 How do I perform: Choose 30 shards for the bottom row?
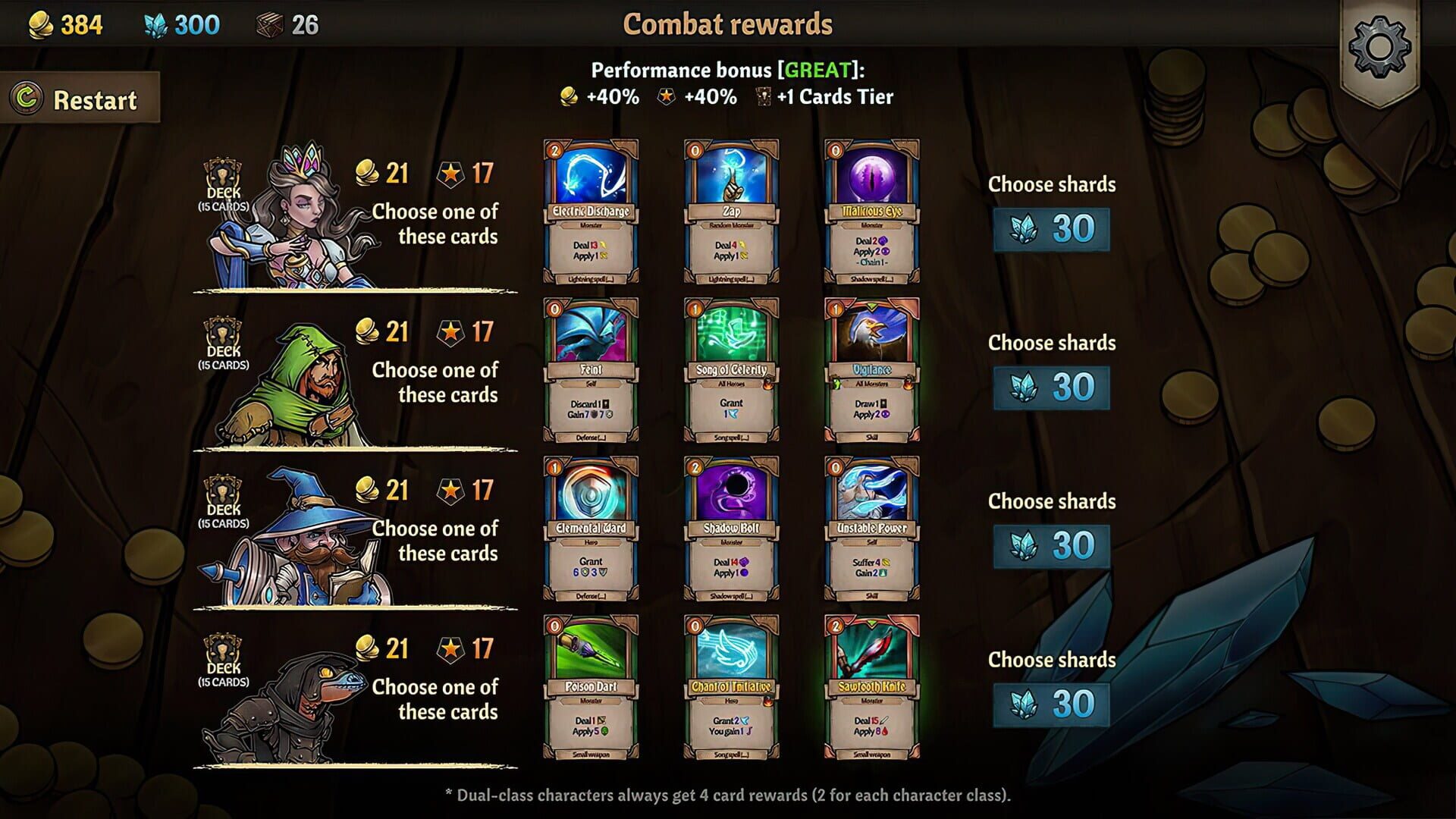(x=1050, y=705)
